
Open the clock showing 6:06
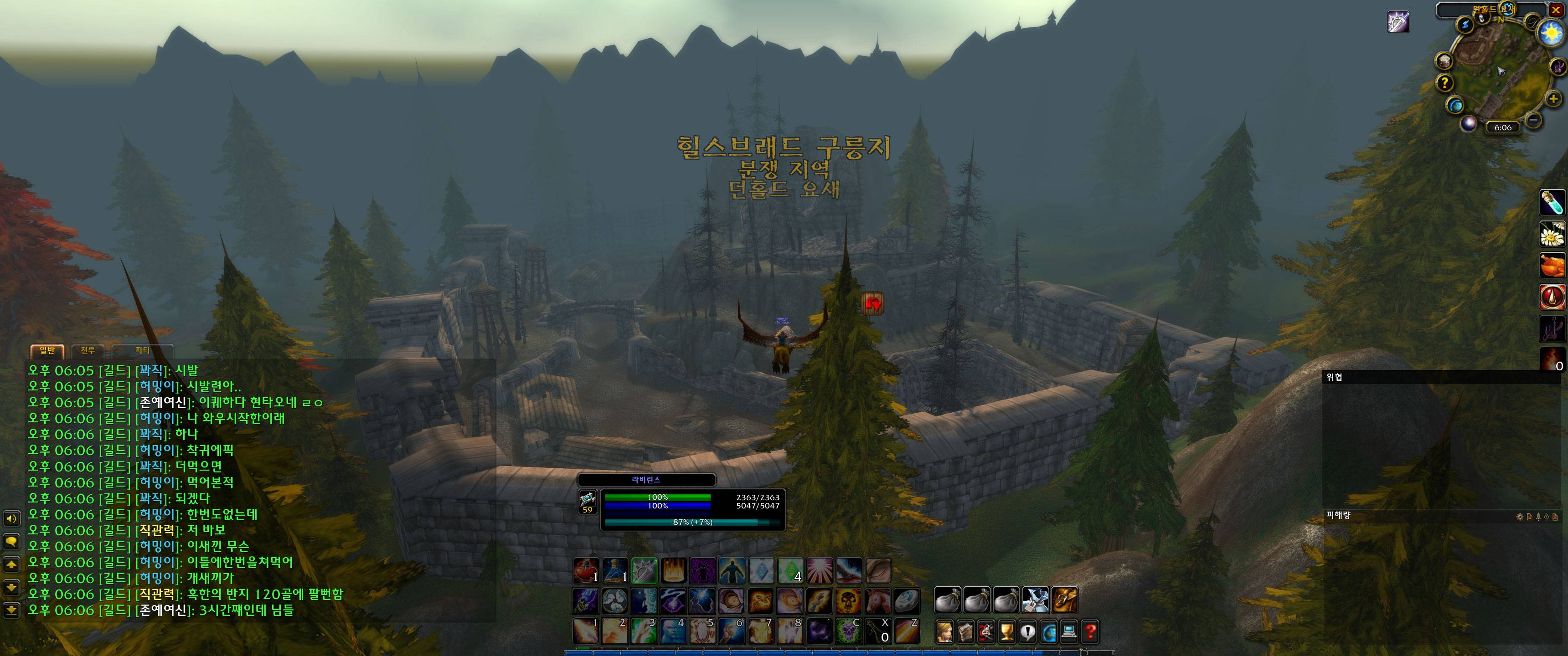coord(1502,127)
